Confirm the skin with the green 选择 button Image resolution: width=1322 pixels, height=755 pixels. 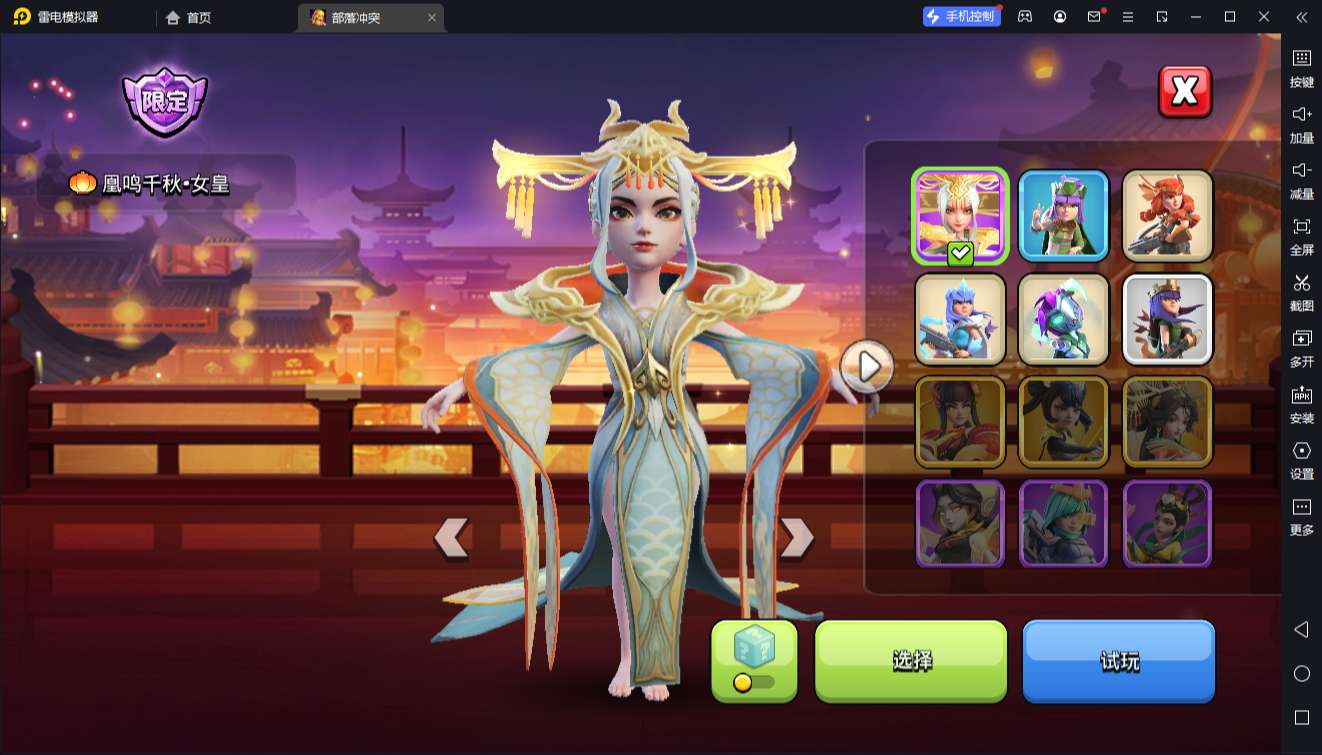click(911, 661)
